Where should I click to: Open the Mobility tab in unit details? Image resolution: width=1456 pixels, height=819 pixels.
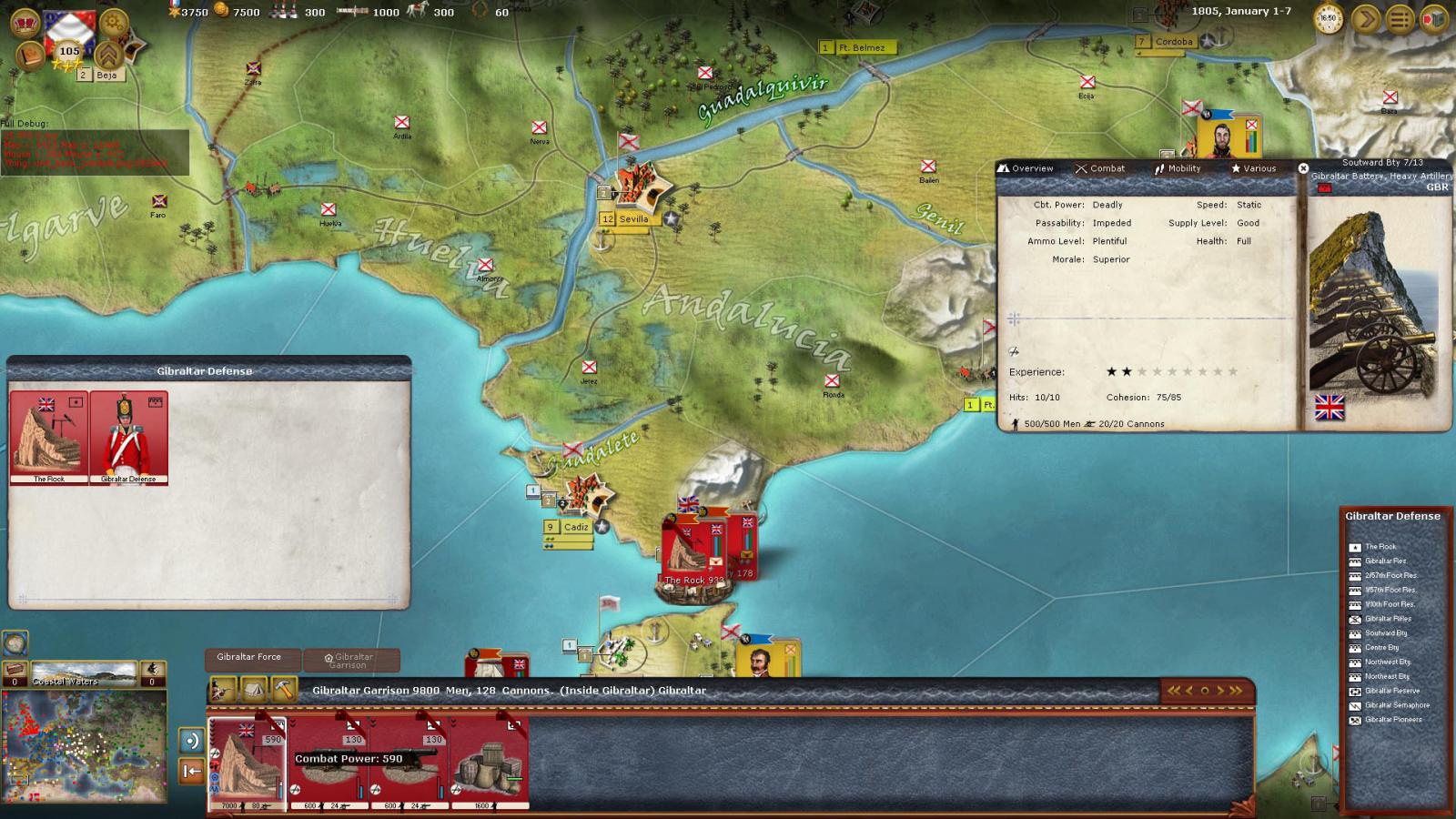tap(1178, 168)
